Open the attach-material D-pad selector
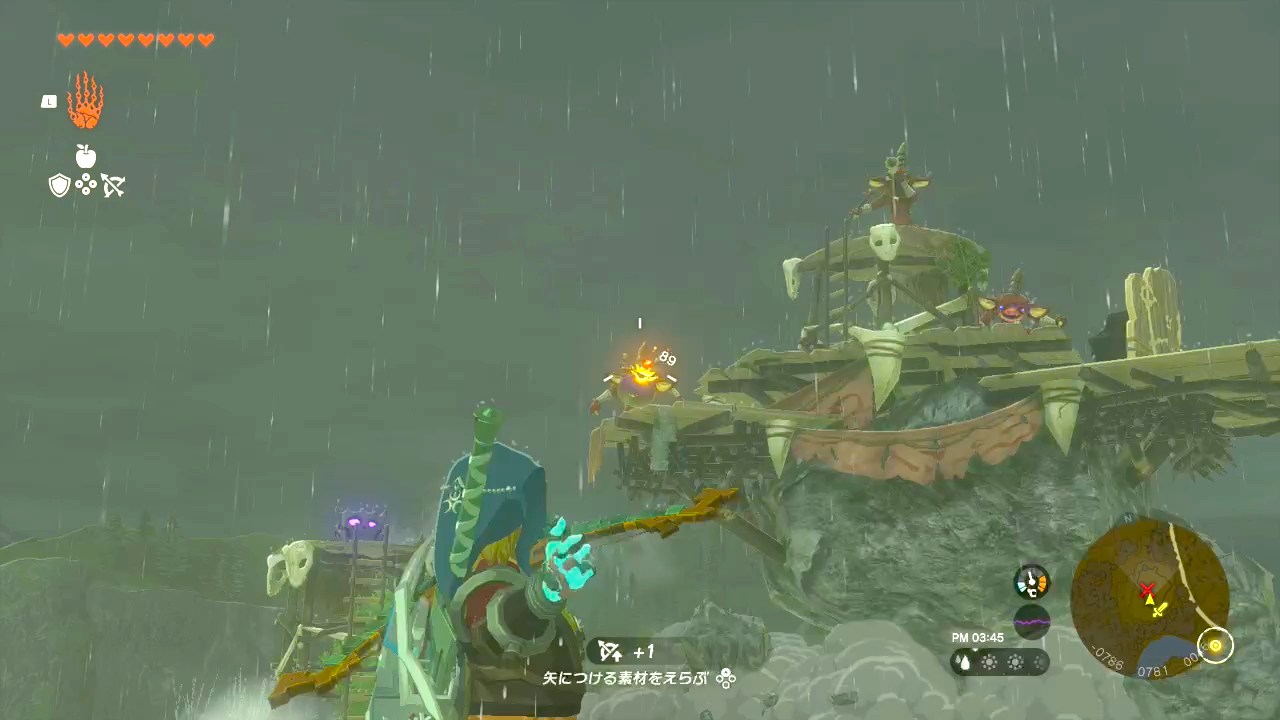Image resolution: width=1280 pixels, height=720 pixels. click(x=726, y=678)
